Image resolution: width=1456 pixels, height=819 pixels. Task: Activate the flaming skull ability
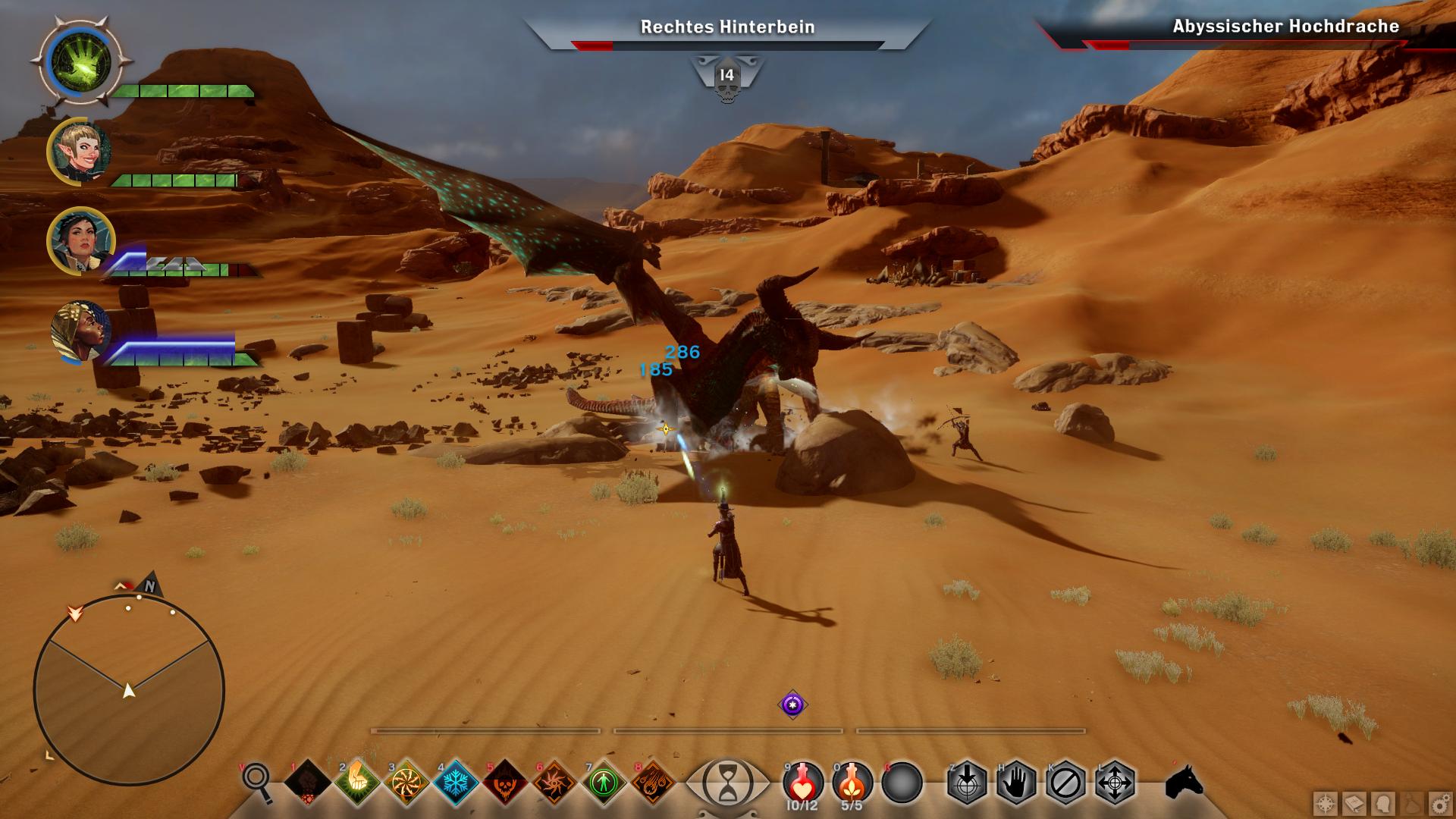coord(505,781)
